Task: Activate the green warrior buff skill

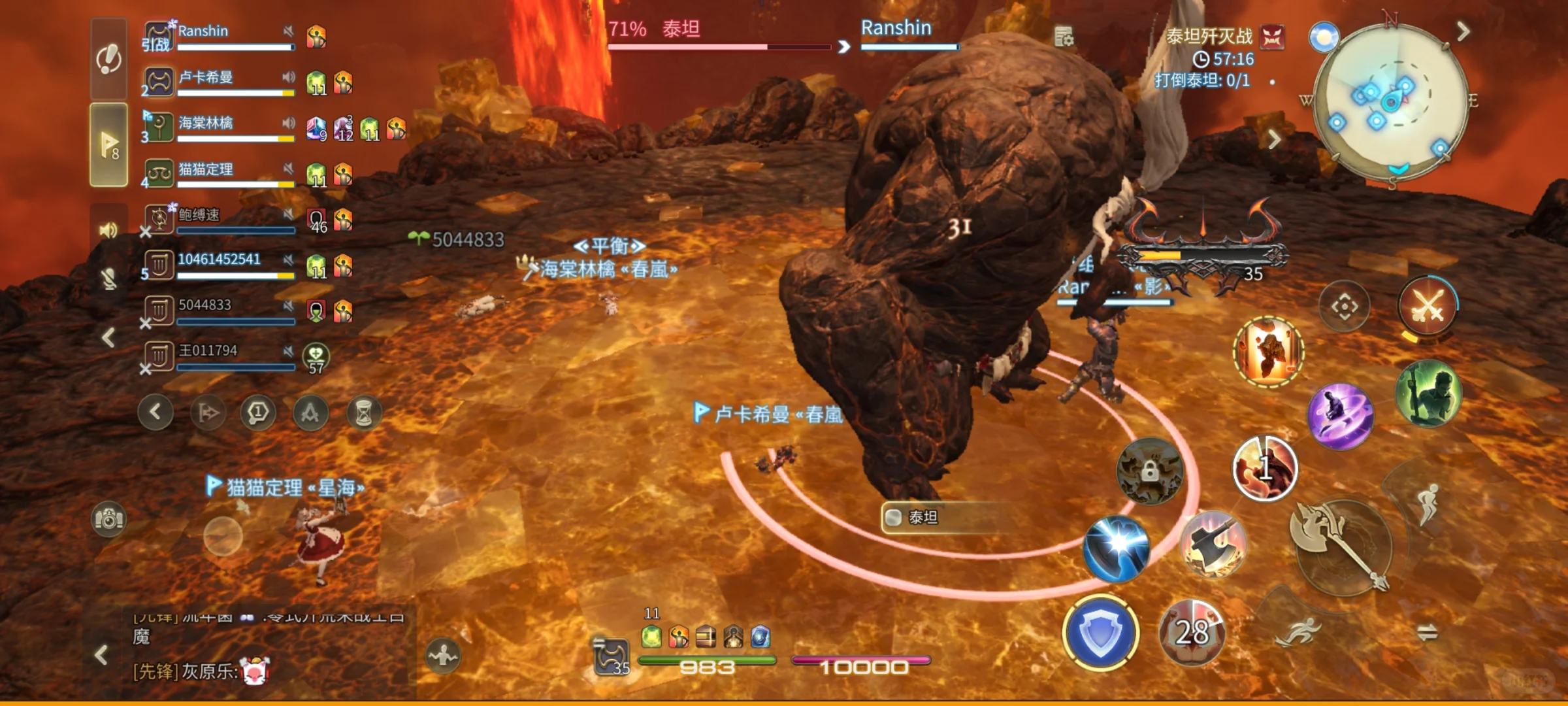Action: tap(1428, 392)
